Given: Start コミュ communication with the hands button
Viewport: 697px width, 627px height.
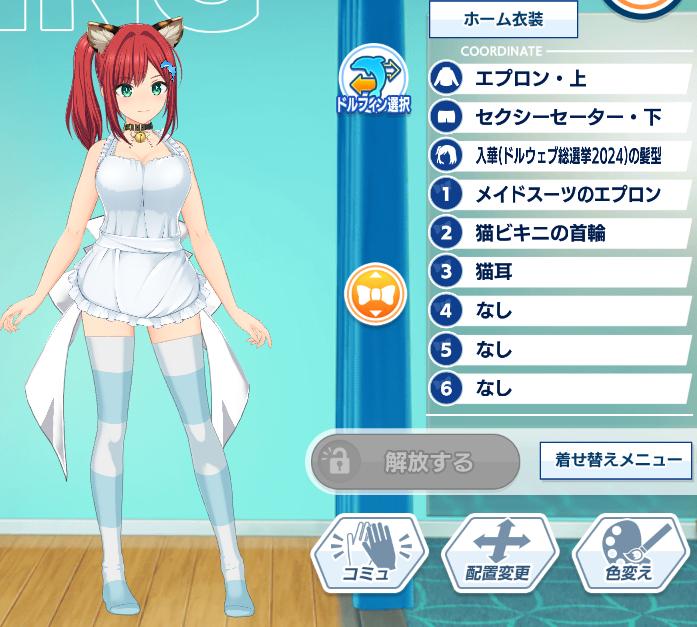Looking at the screenshot, I should [x=370, y=554].
